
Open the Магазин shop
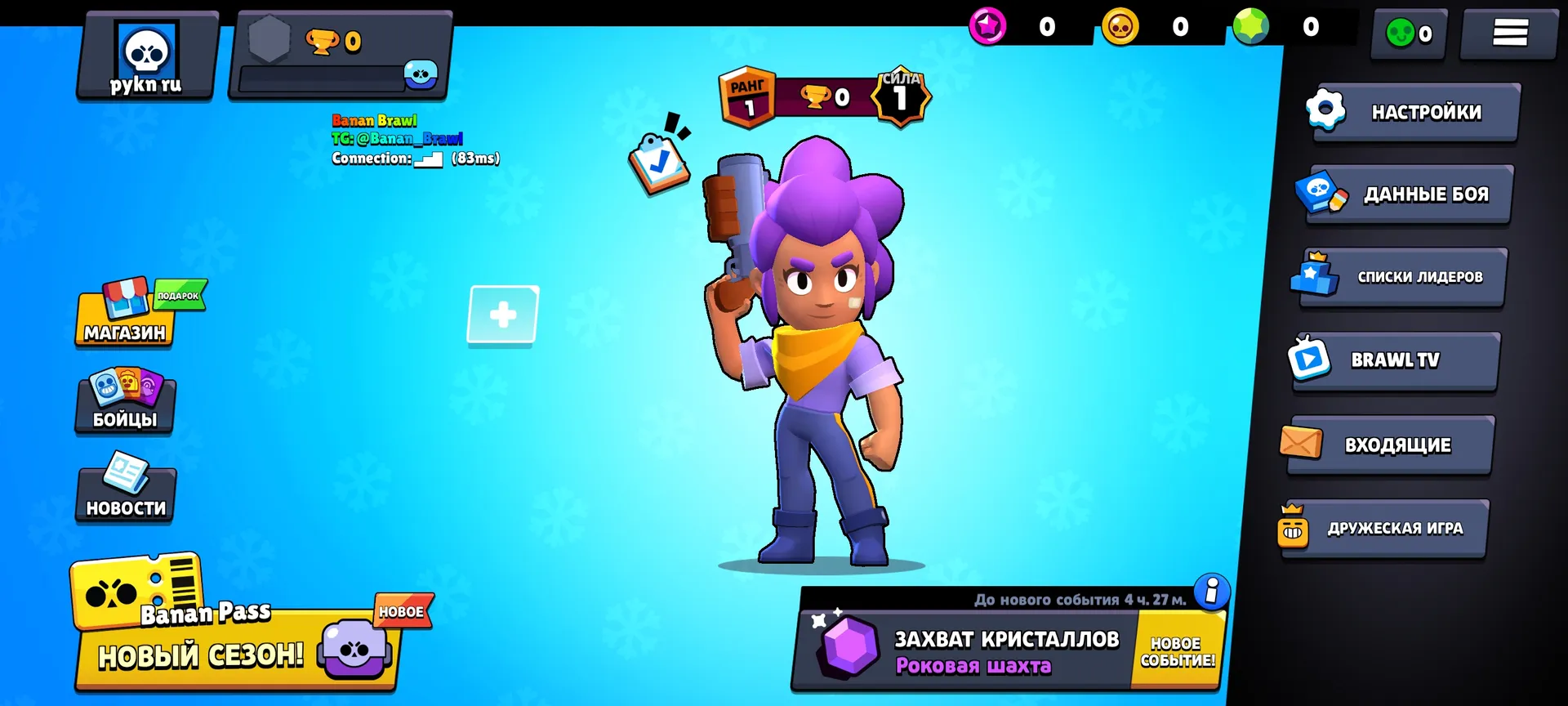[x=125, y=315]
